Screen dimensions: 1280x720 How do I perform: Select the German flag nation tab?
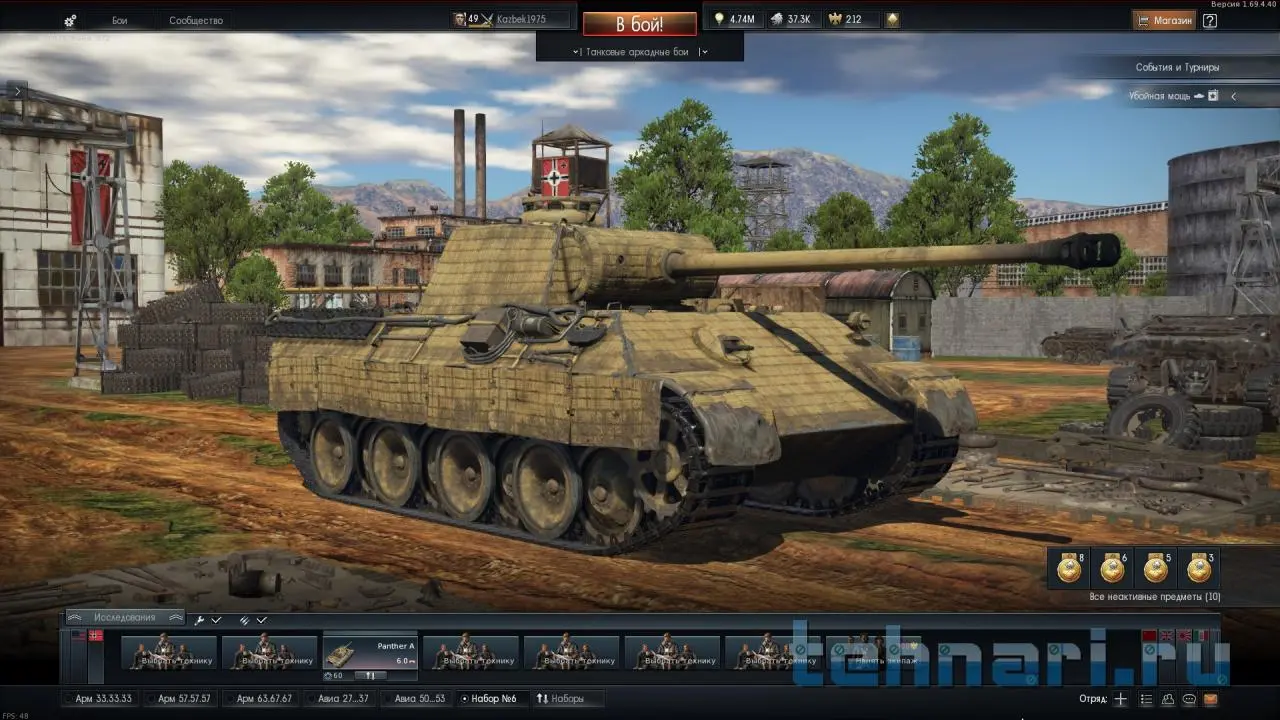96,635
